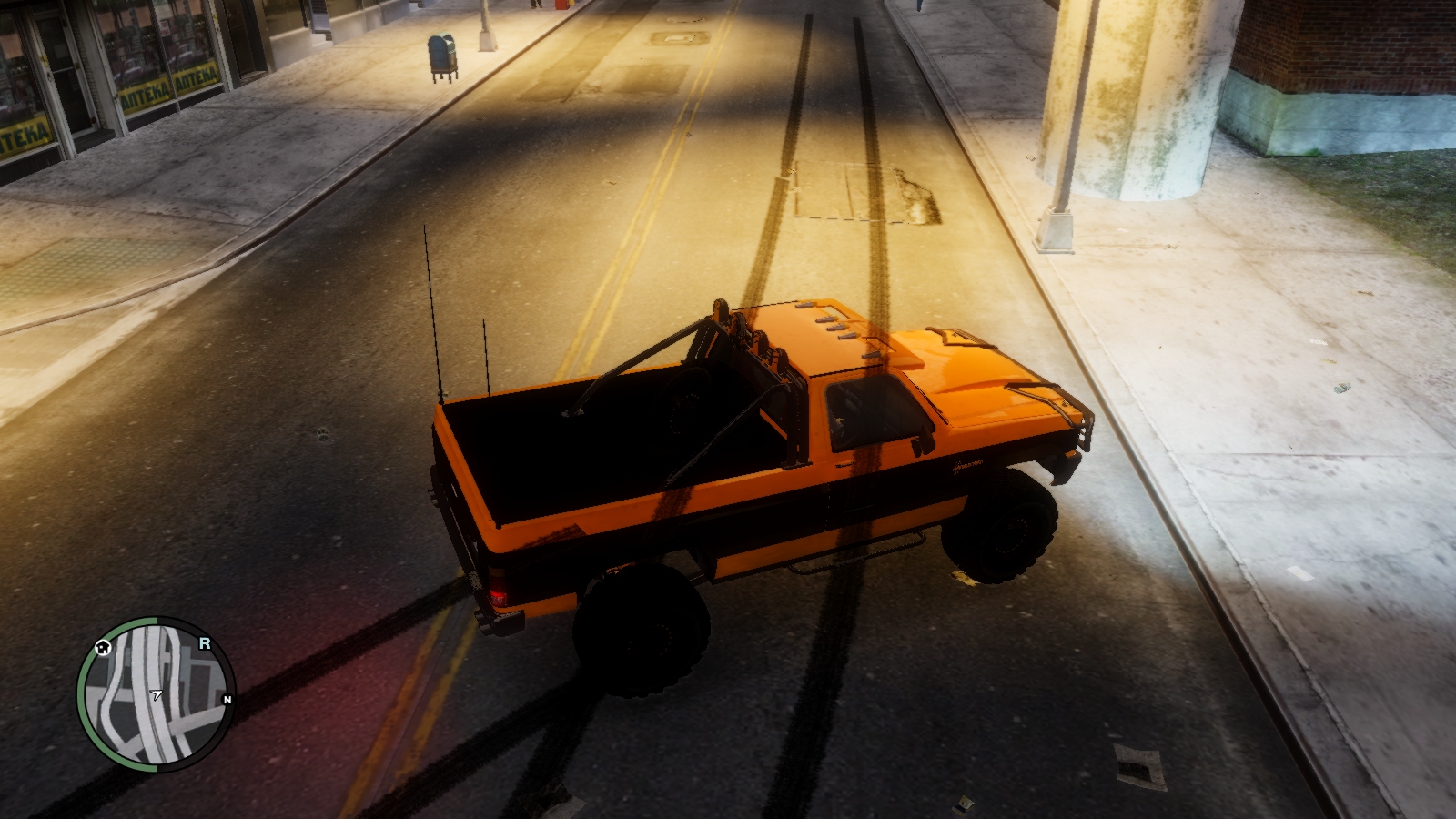Click the R contact blip on the radar
Image resolution: width=1456 pixels, height=819 pixels.
coord(205,643)
